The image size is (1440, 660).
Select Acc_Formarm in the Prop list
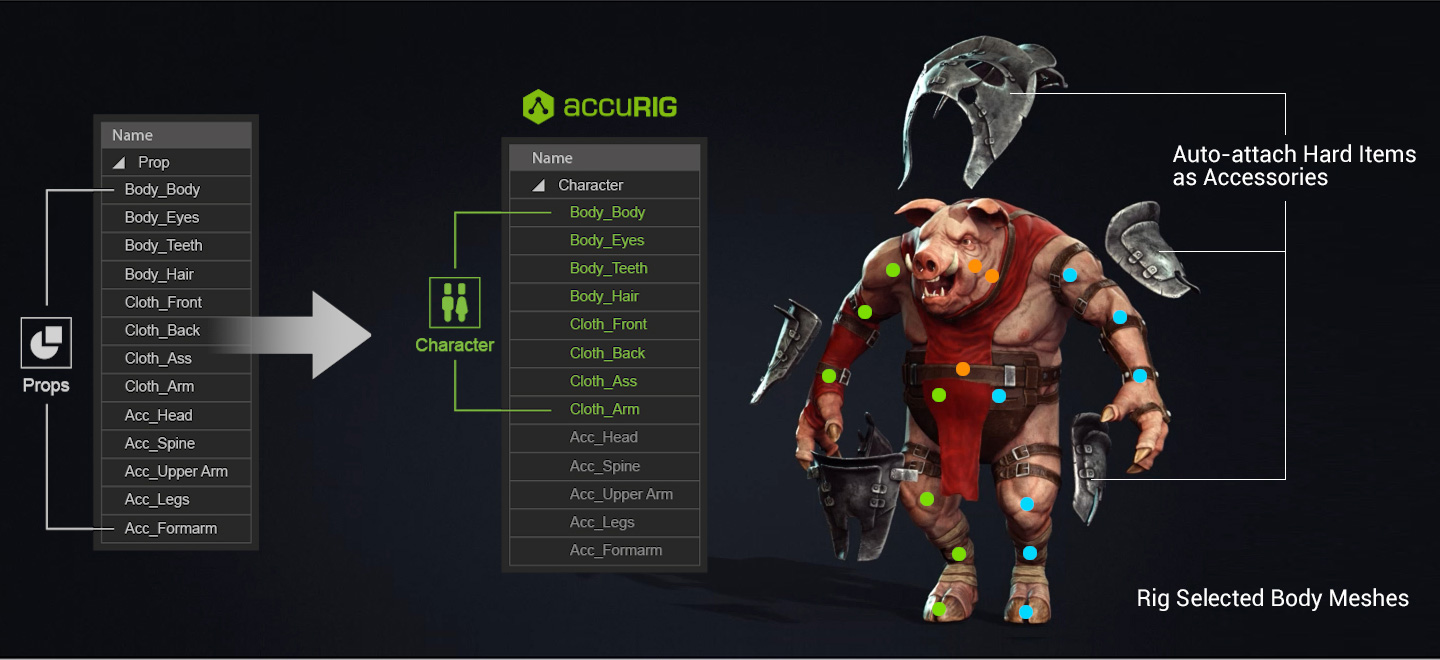click(170, 528)
